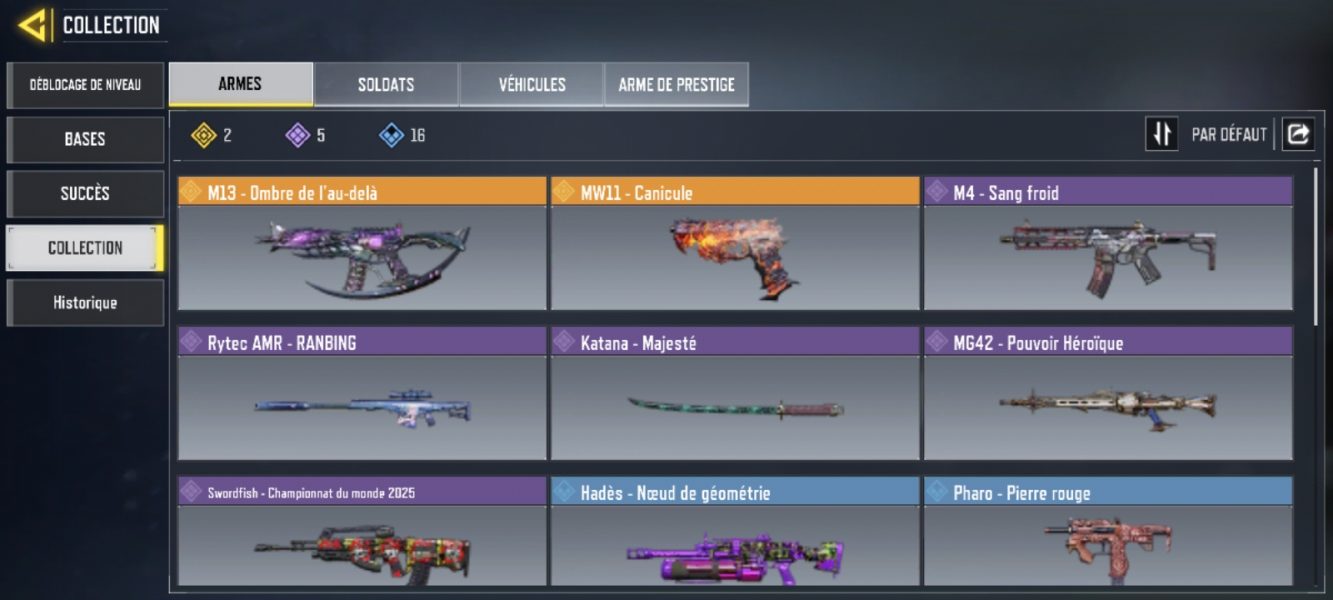
Task: Open the Déblocage de niveau section
Action: [85, 85]
